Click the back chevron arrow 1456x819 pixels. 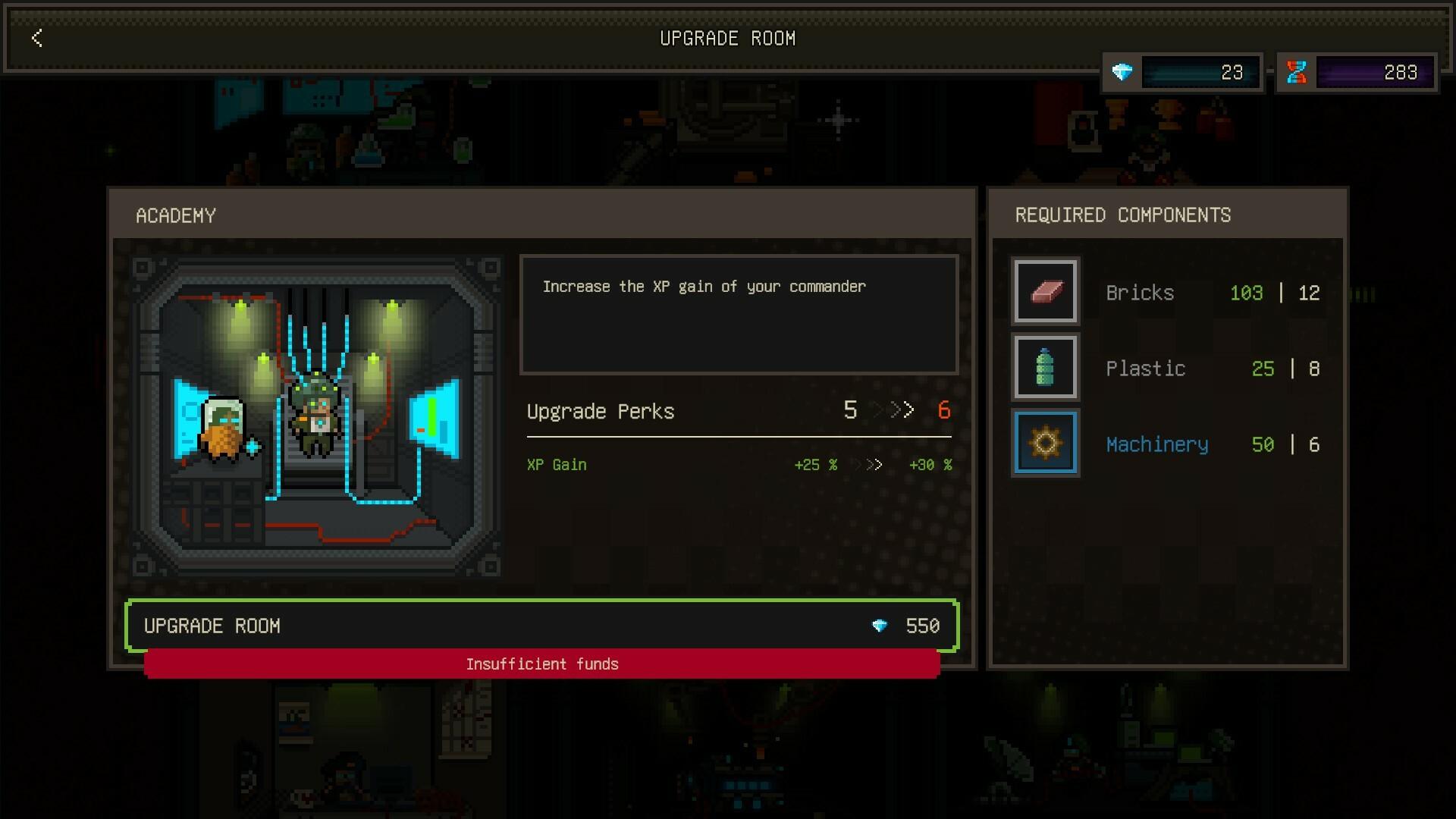point(36,39)
